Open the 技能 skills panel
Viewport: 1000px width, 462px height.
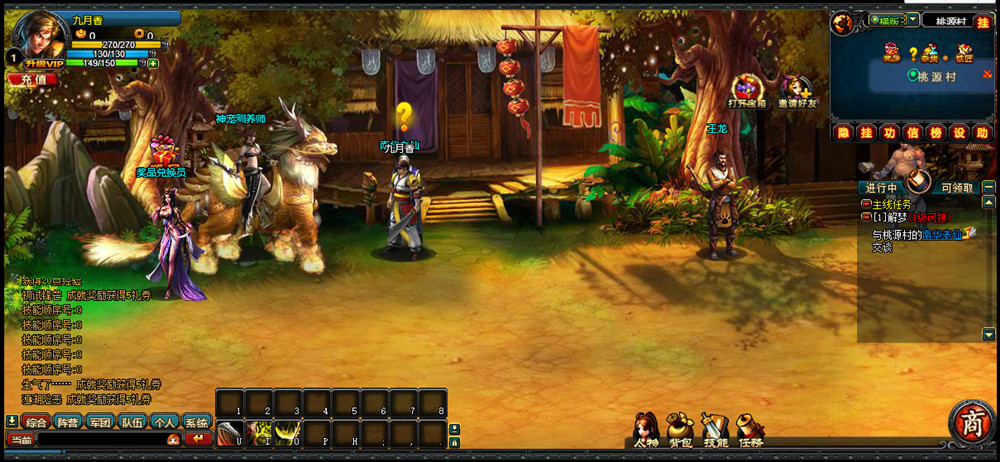click(715, 431)
